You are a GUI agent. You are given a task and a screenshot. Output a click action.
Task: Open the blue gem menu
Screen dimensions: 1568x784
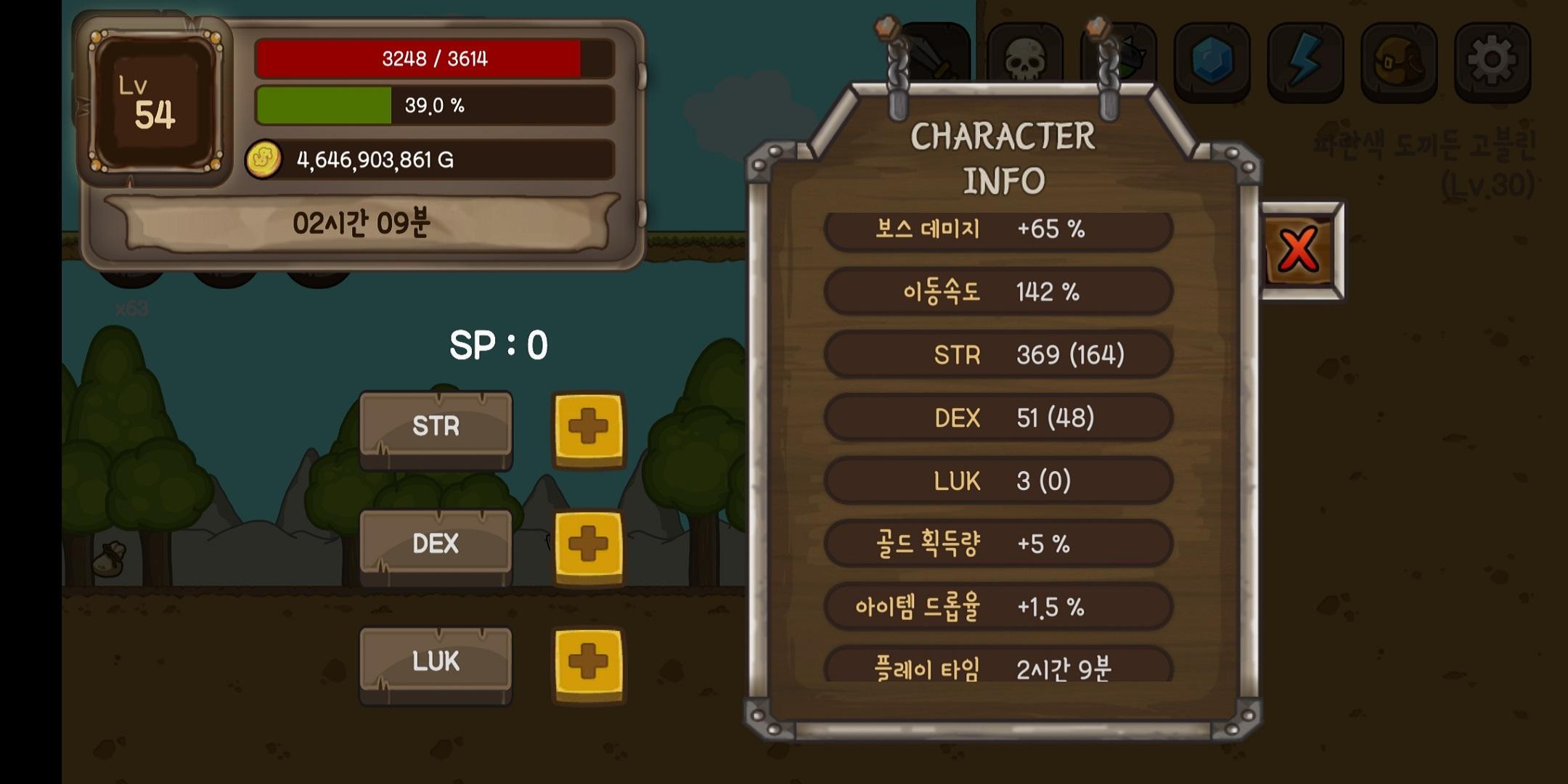coord(1211,60)
